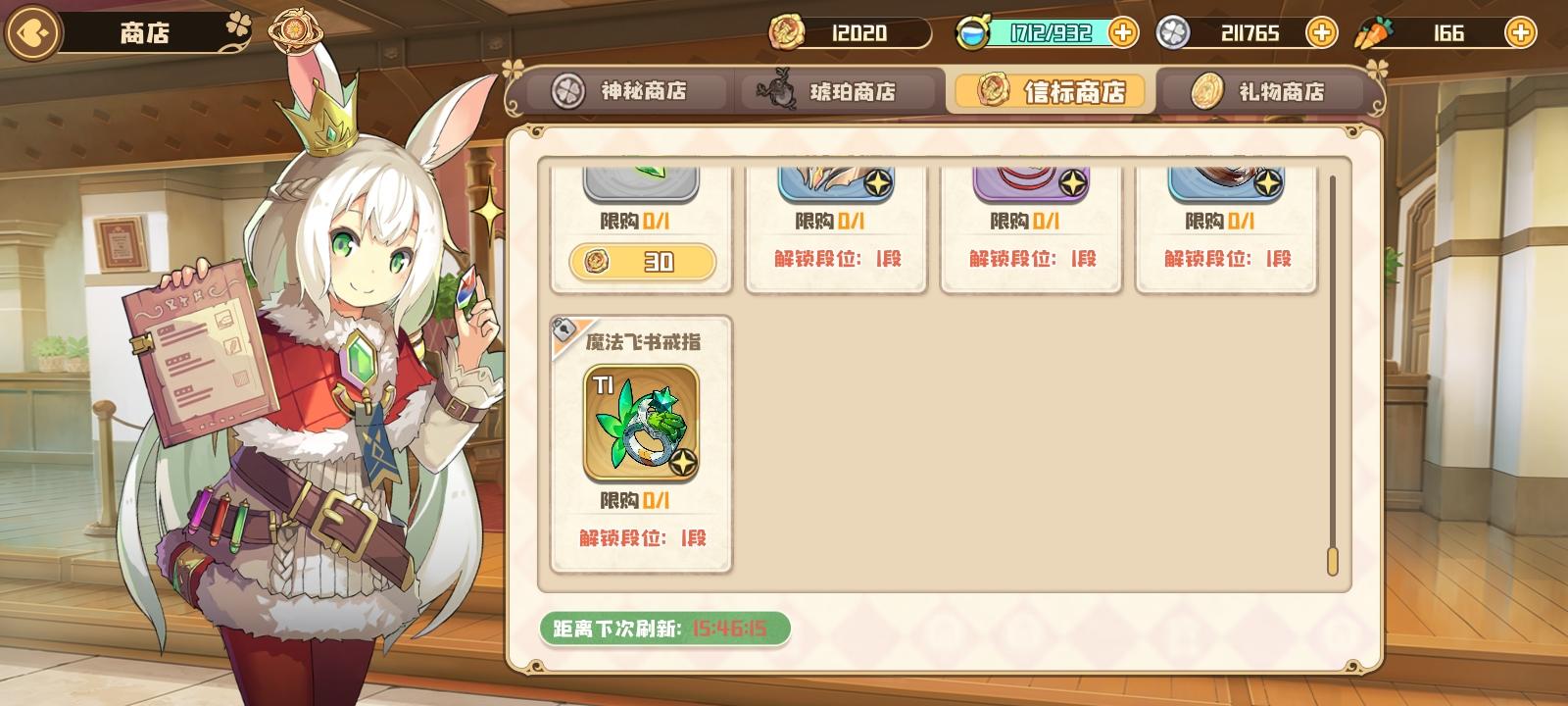
Task: Click the scrollbar handle on the right edge
Action: 1333,559
